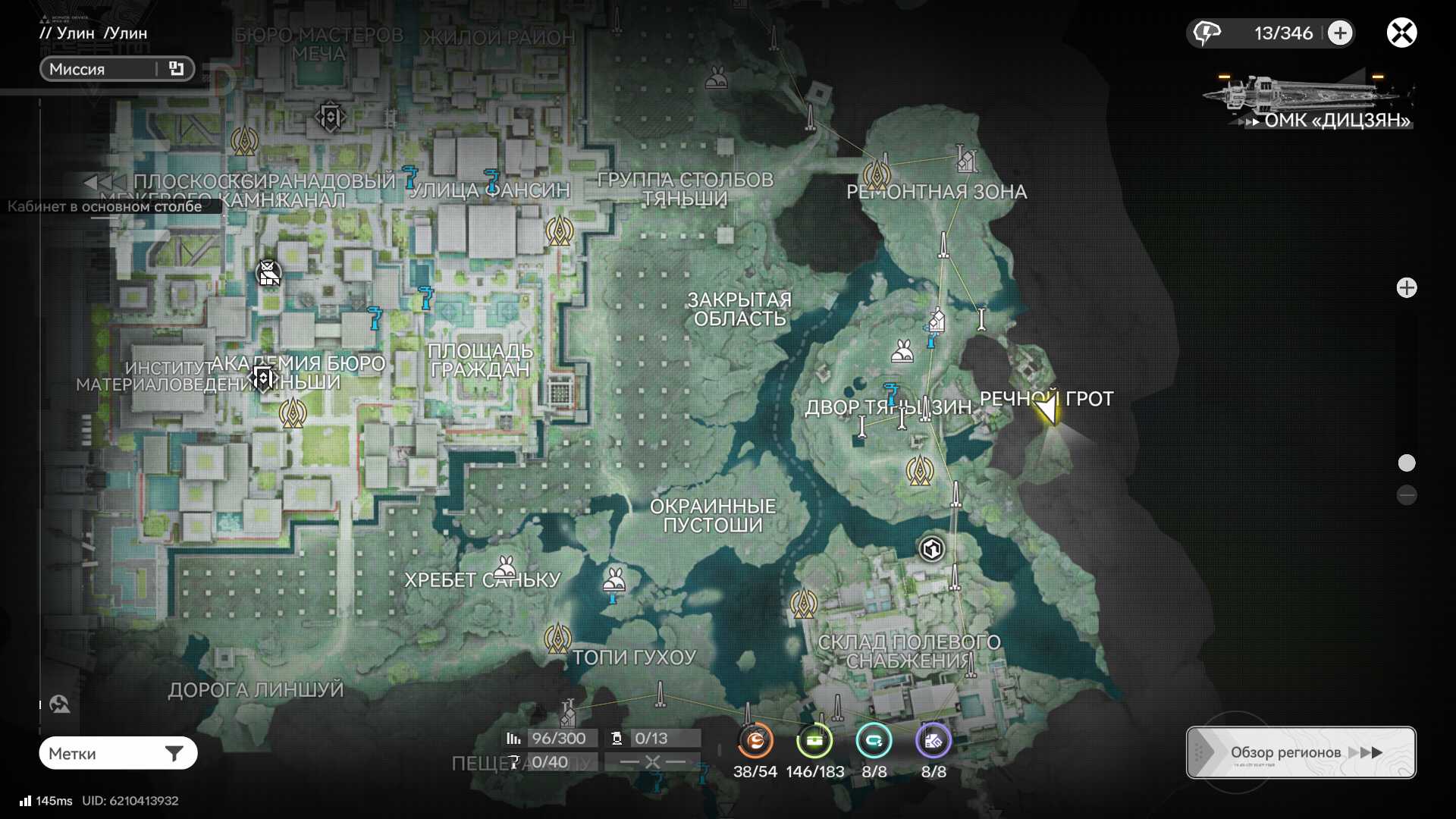This screenshot has height=819, width=1456.
Task: Select the owl marker on the map
Action: click(x=268, y=272)
